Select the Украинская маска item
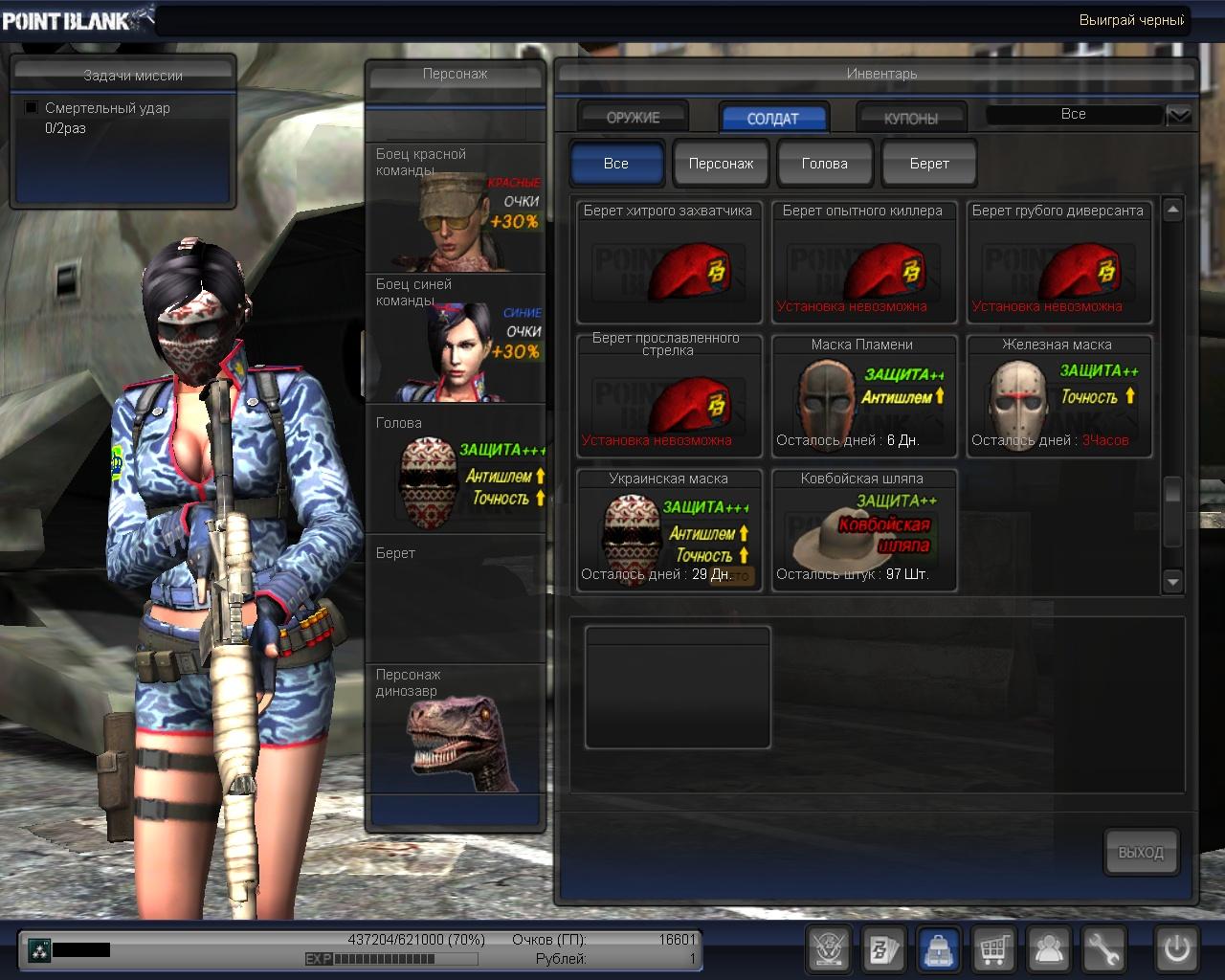Image resolution: width=1225 pixels, height=980 pixels. click(669, 530)
